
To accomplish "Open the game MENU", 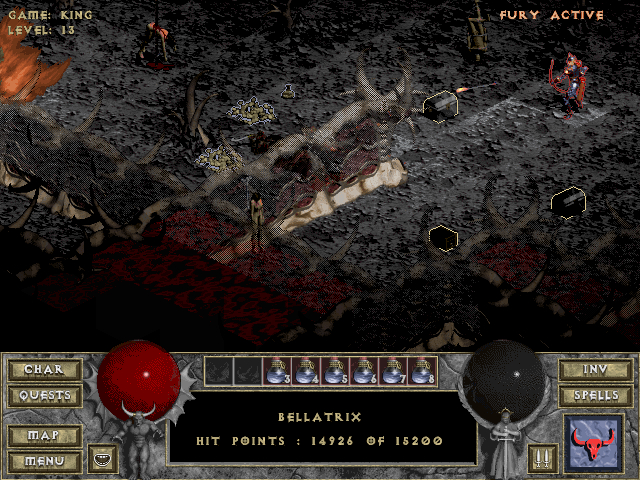I will 44,461.
